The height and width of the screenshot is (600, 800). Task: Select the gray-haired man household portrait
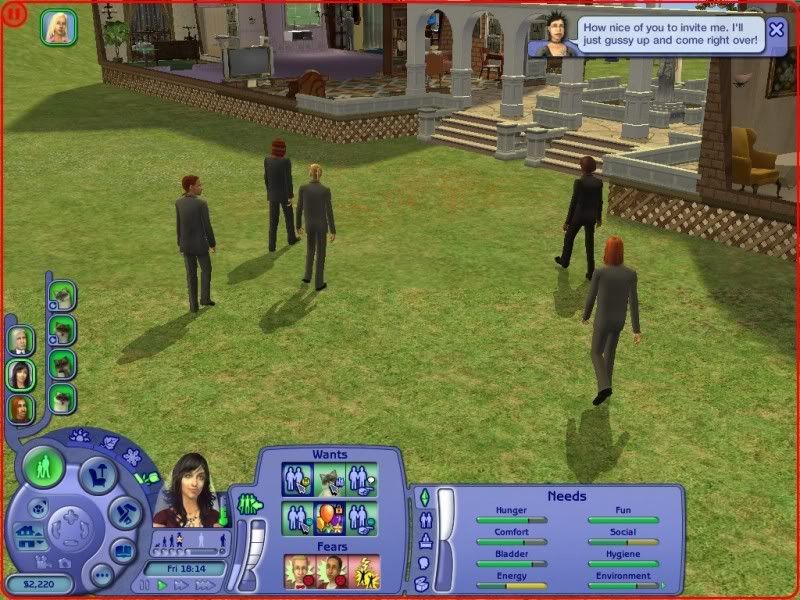[21, 341]
